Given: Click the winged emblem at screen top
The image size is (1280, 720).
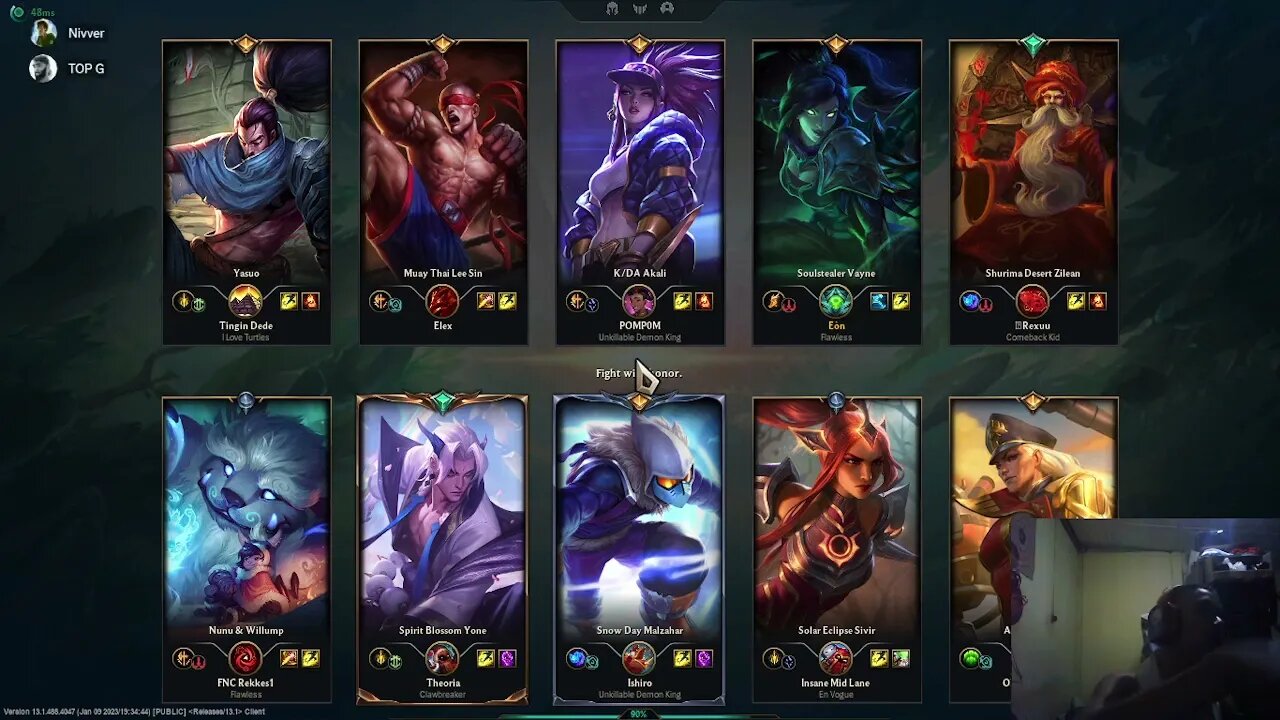Looking at the screenshot, I should click(640, 8).
